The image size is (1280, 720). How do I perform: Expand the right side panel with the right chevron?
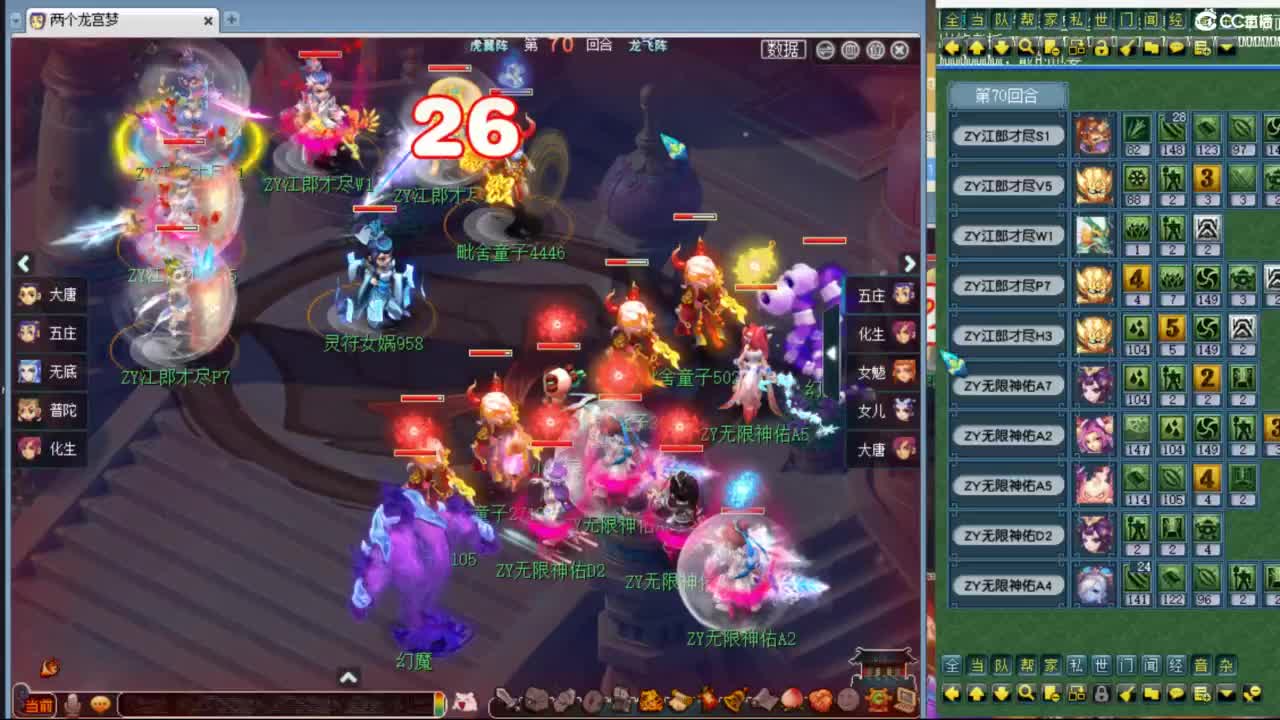[909, 263]
